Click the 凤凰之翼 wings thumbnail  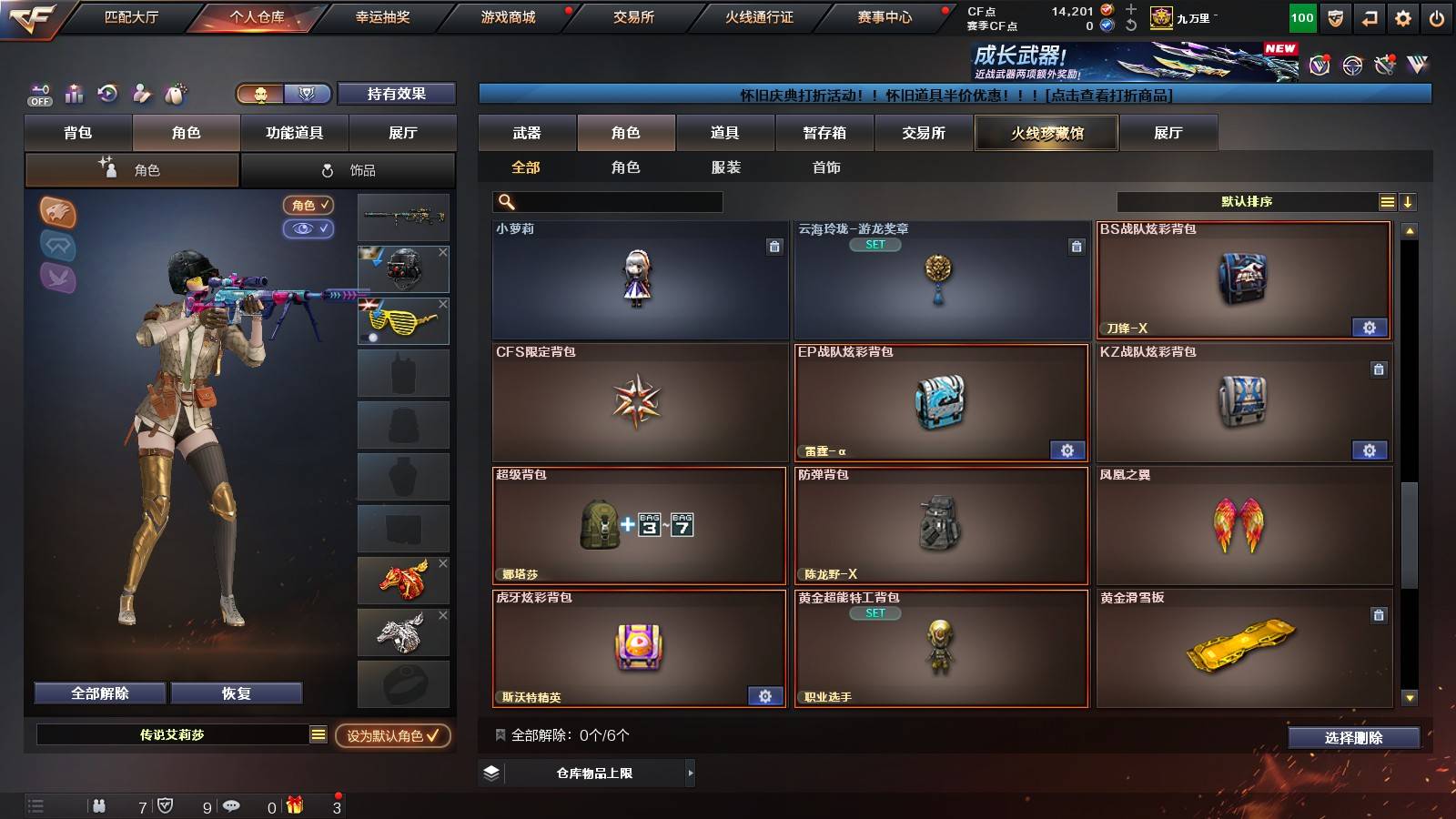pyautogui.click(x=1243, y=526)
